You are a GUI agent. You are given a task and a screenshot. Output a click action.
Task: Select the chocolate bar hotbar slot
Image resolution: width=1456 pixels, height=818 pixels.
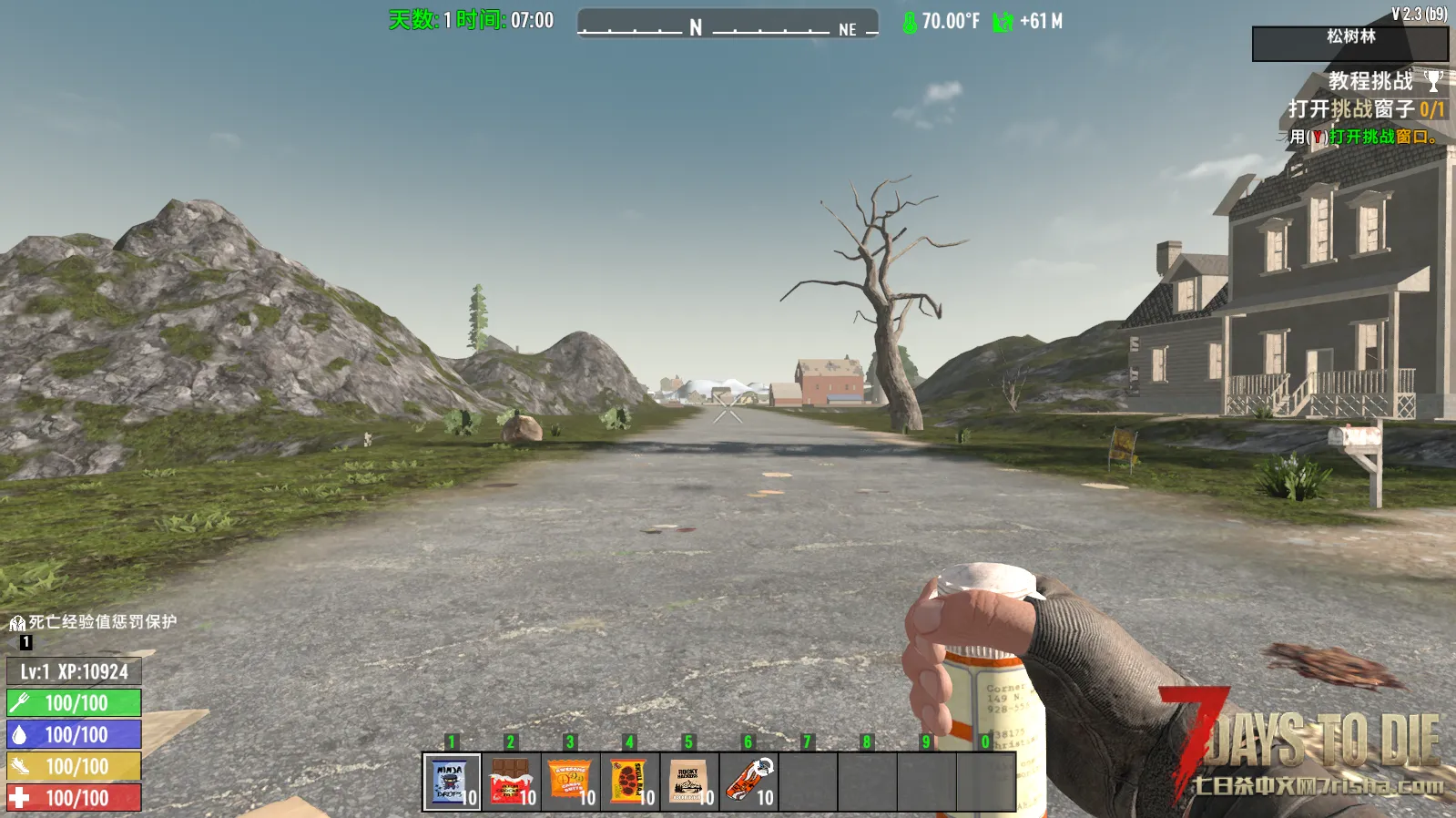pos(511,782)
